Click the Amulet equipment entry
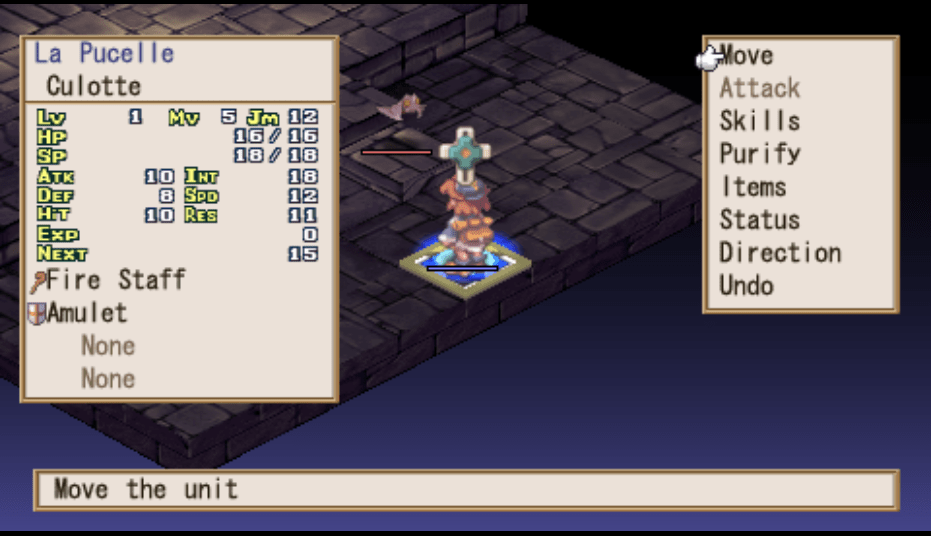The image size is (931, 536). click(x=86, y=313)
